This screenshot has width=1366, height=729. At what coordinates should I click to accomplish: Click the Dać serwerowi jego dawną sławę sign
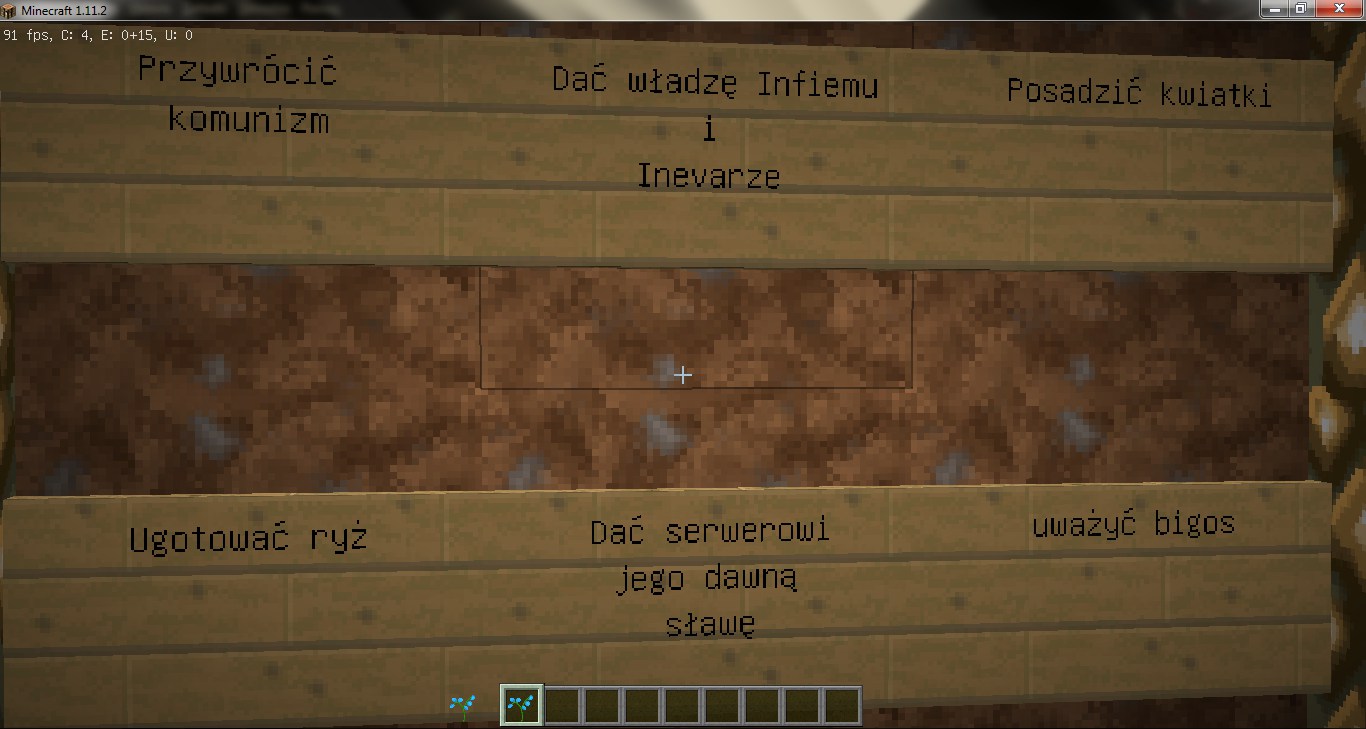(710, 577)
